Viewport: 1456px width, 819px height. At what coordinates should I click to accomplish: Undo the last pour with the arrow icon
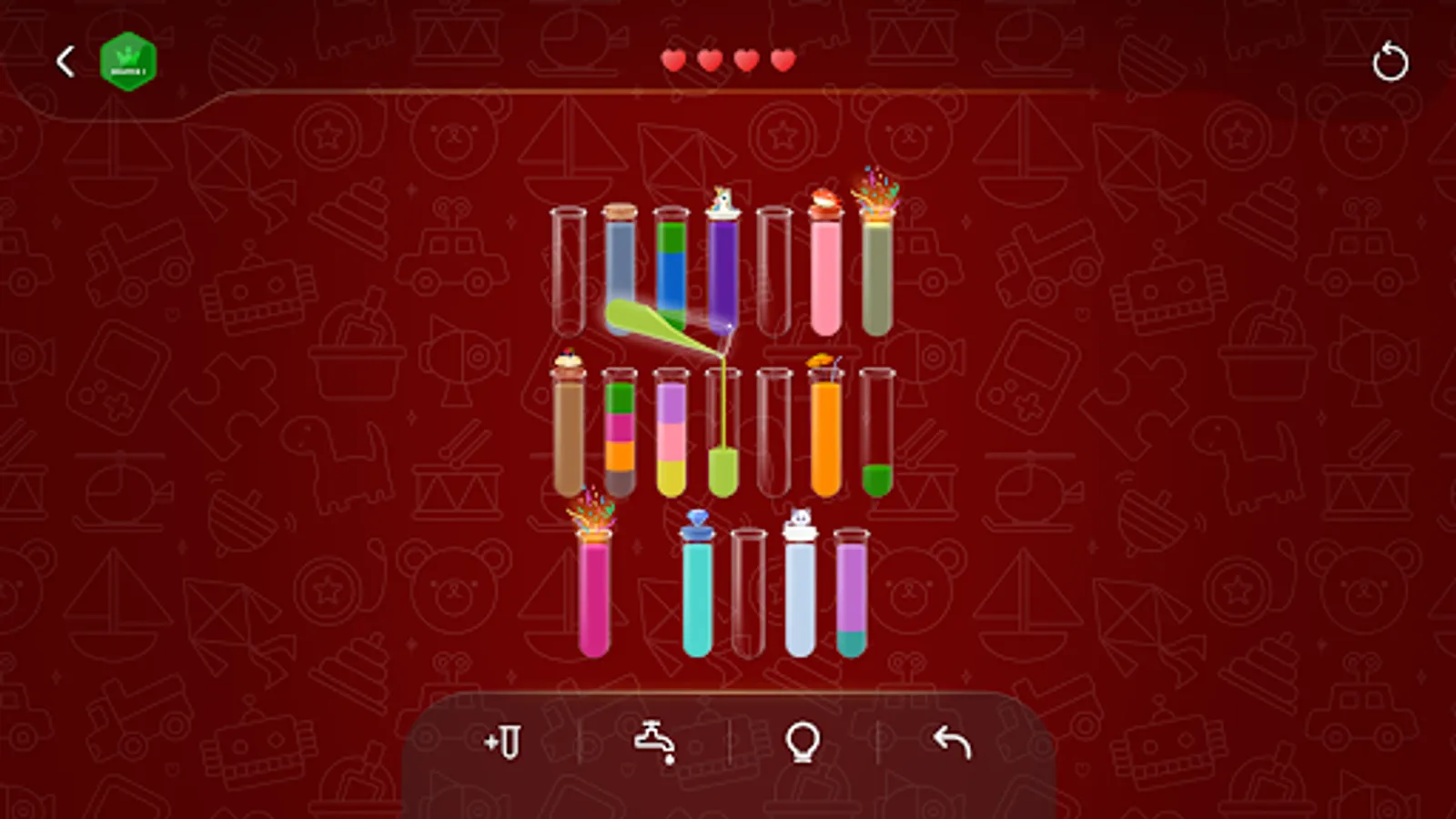tap(950, 744)
